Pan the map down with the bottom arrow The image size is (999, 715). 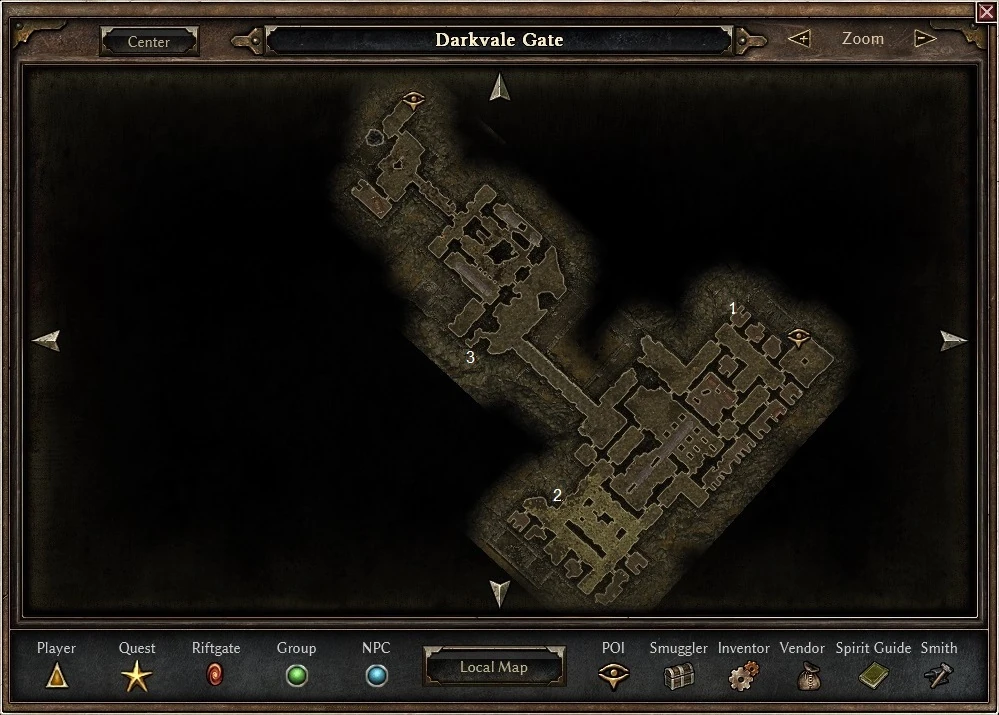point(500,593)
